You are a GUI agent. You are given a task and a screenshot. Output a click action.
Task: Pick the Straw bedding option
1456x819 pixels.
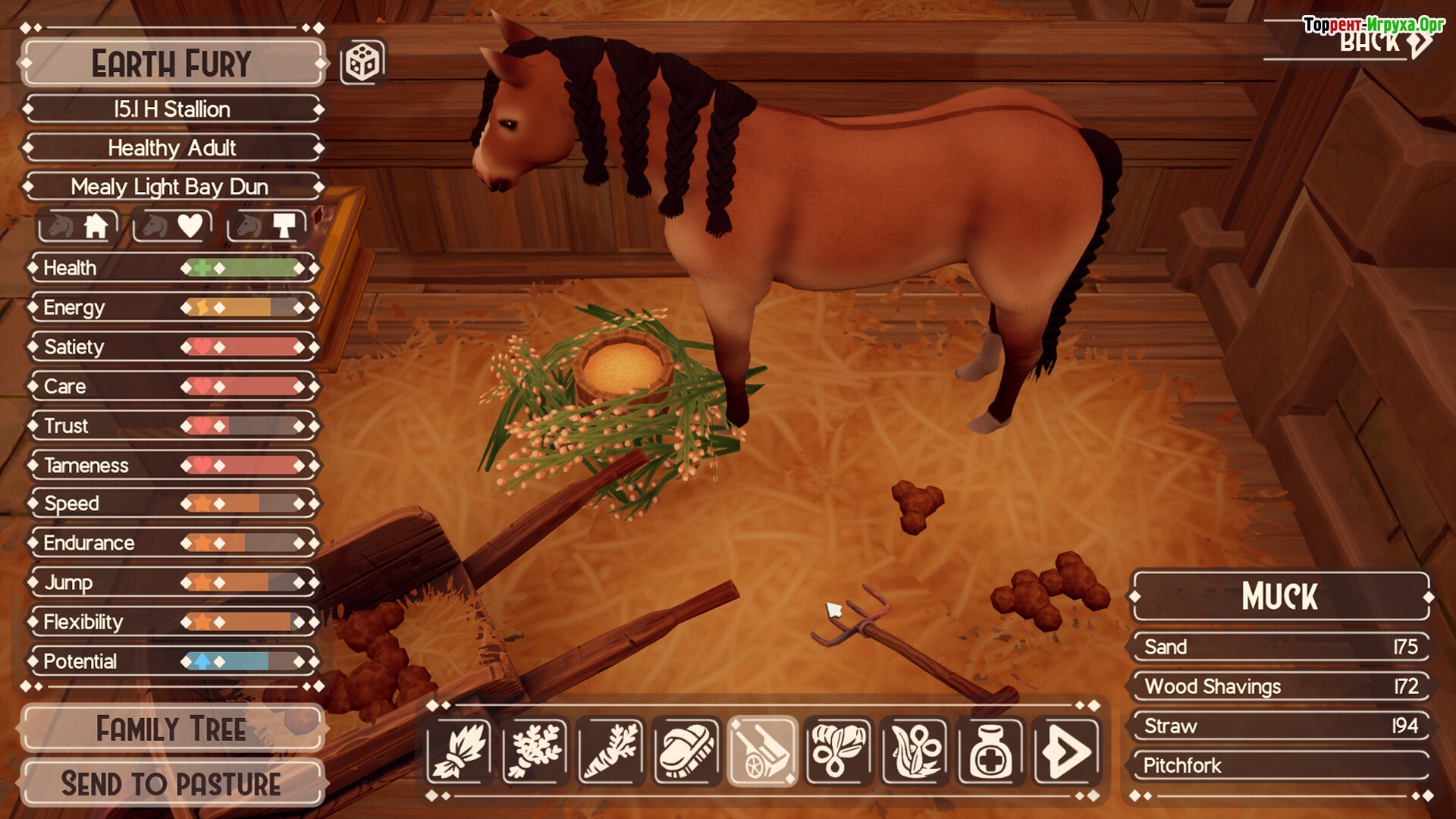[x=1280, y=726]
